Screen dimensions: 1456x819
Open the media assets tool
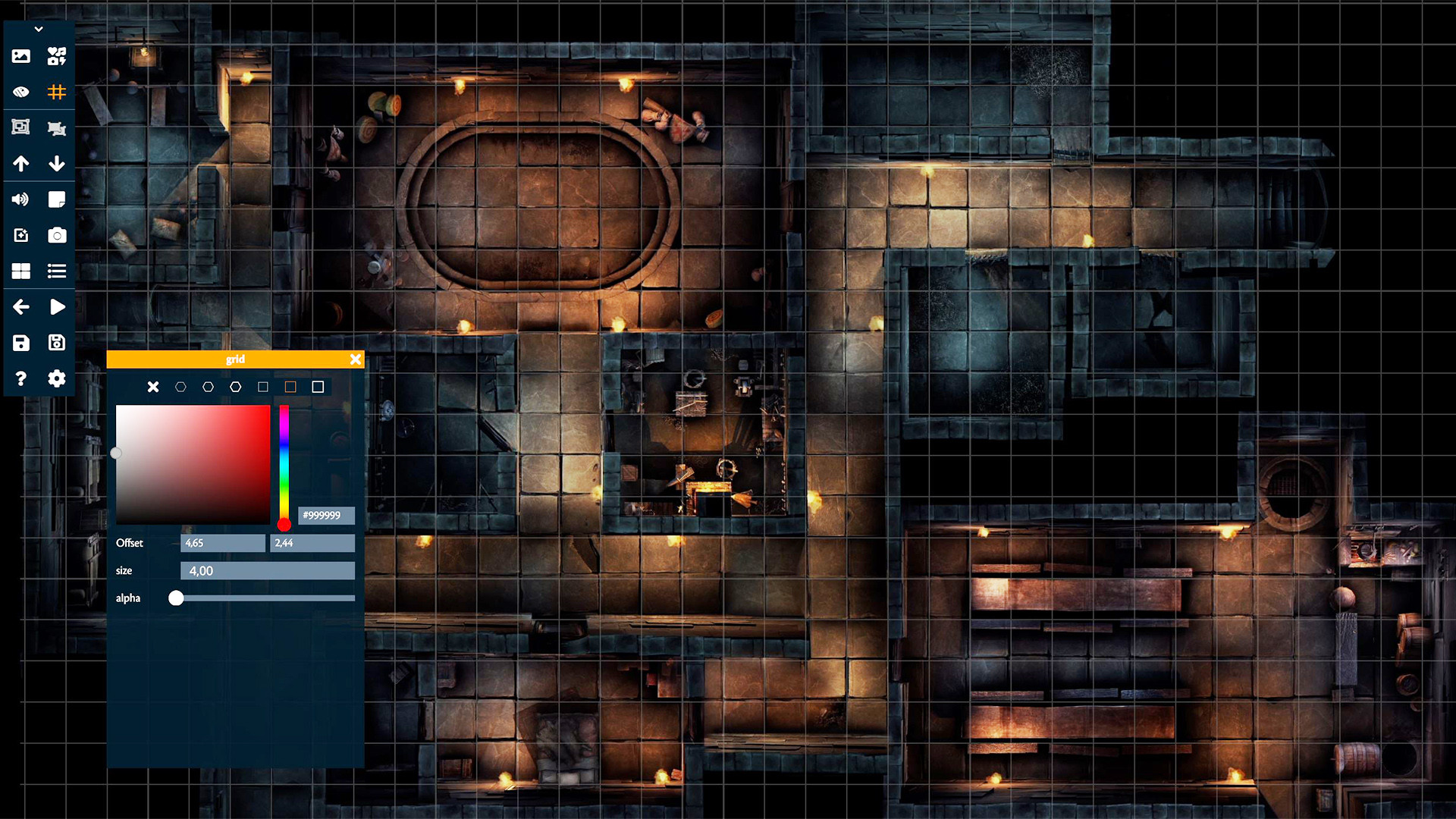pyautogui.click(x=57, y=55)
